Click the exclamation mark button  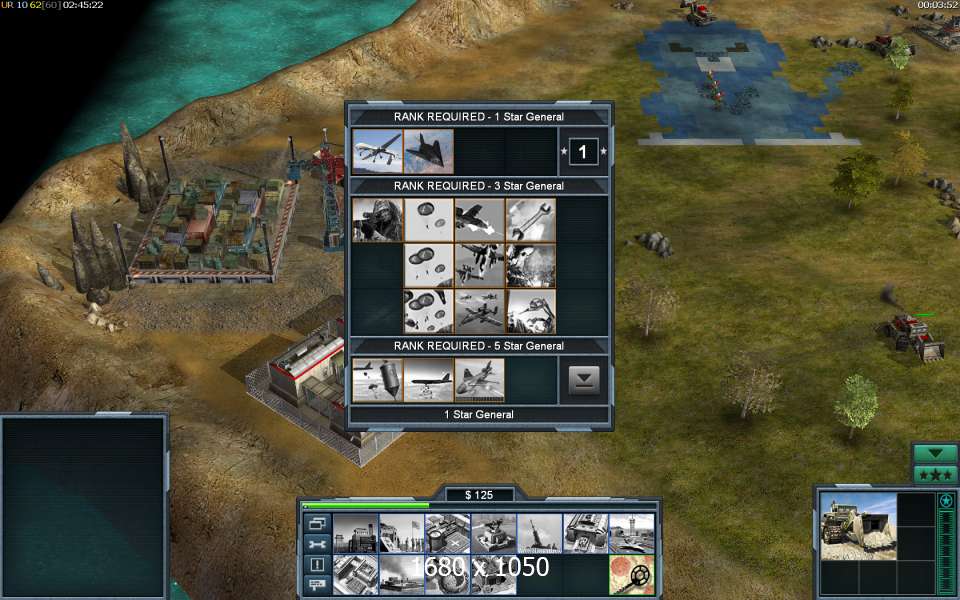[x=317, y=564]
